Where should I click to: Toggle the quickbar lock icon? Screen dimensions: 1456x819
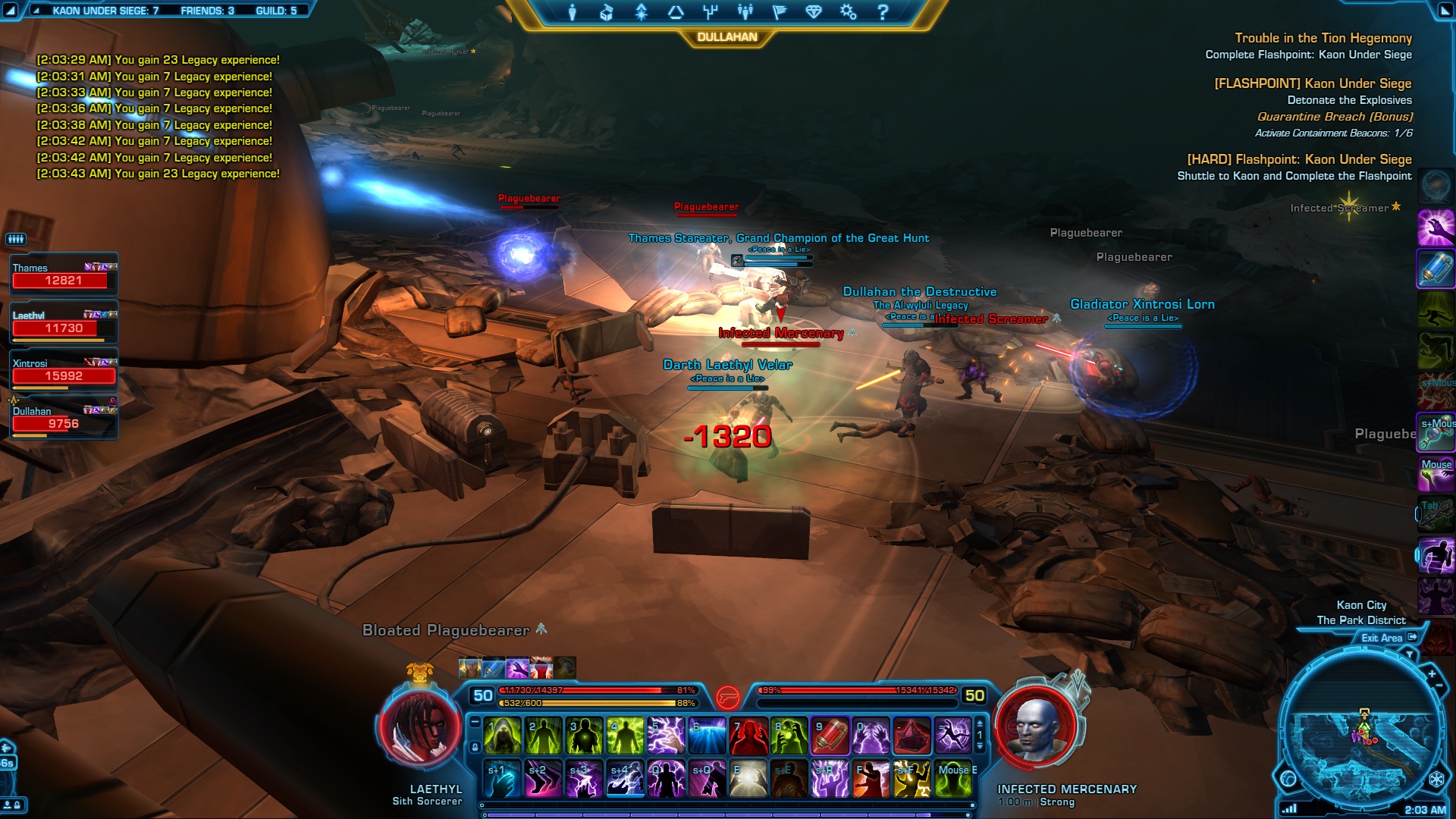[x=475, y=747]
